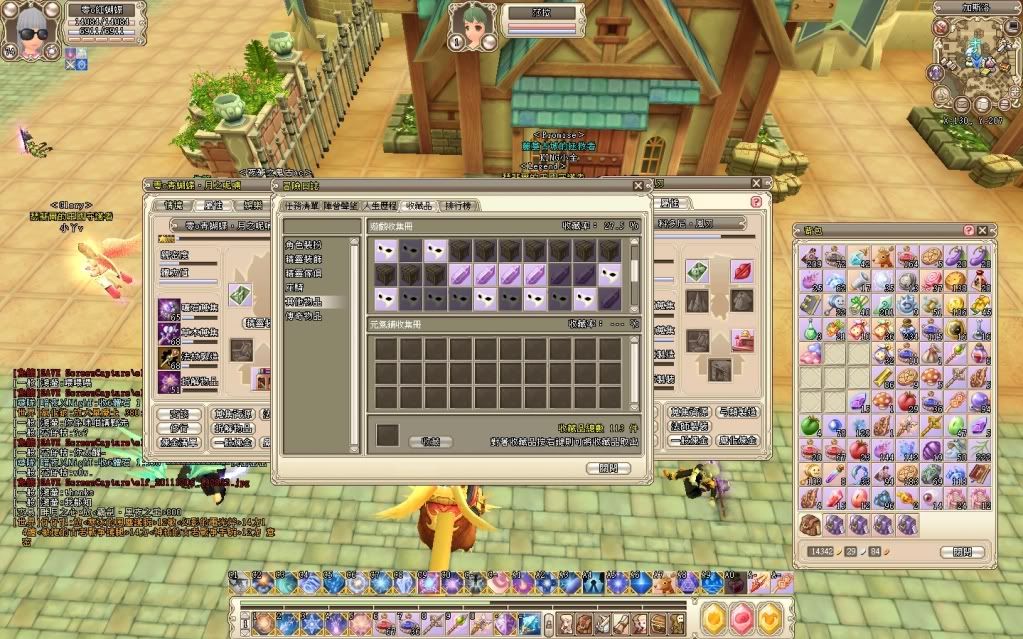Open the 陣營聲望 tab
The height and width of the screenshot is (639, 1023).
pyautogui.click(x=342, y=205)
